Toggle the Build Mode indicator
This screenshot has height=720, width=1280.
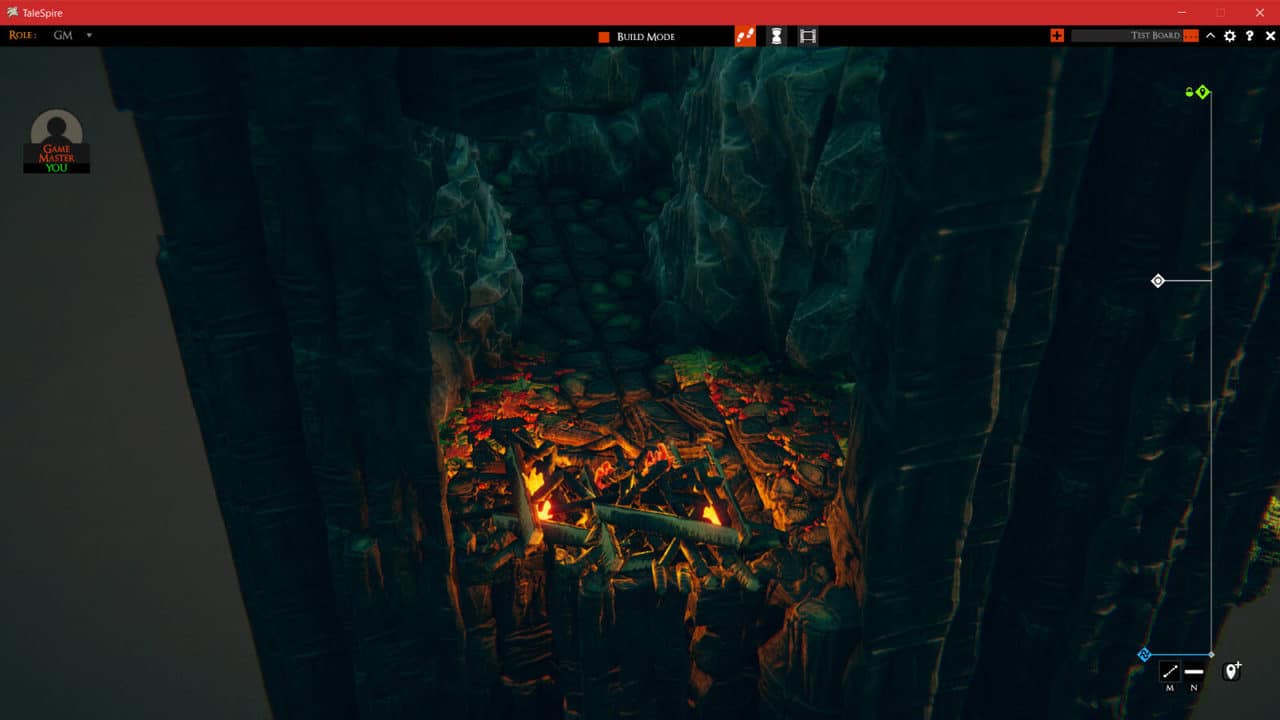[604, 37]
